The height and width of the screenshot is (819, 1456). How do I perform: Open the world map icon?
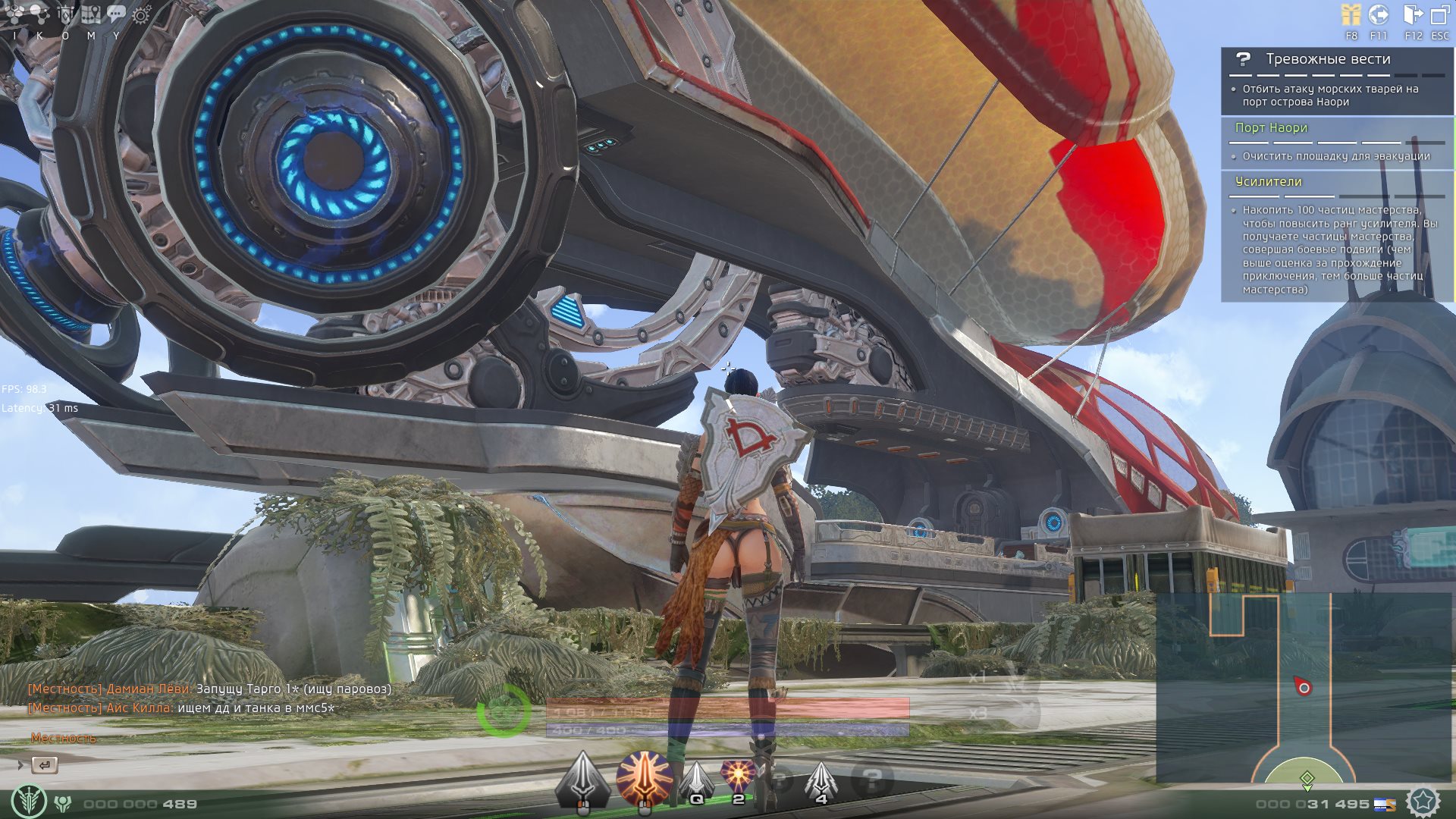[x=91, y=14]
